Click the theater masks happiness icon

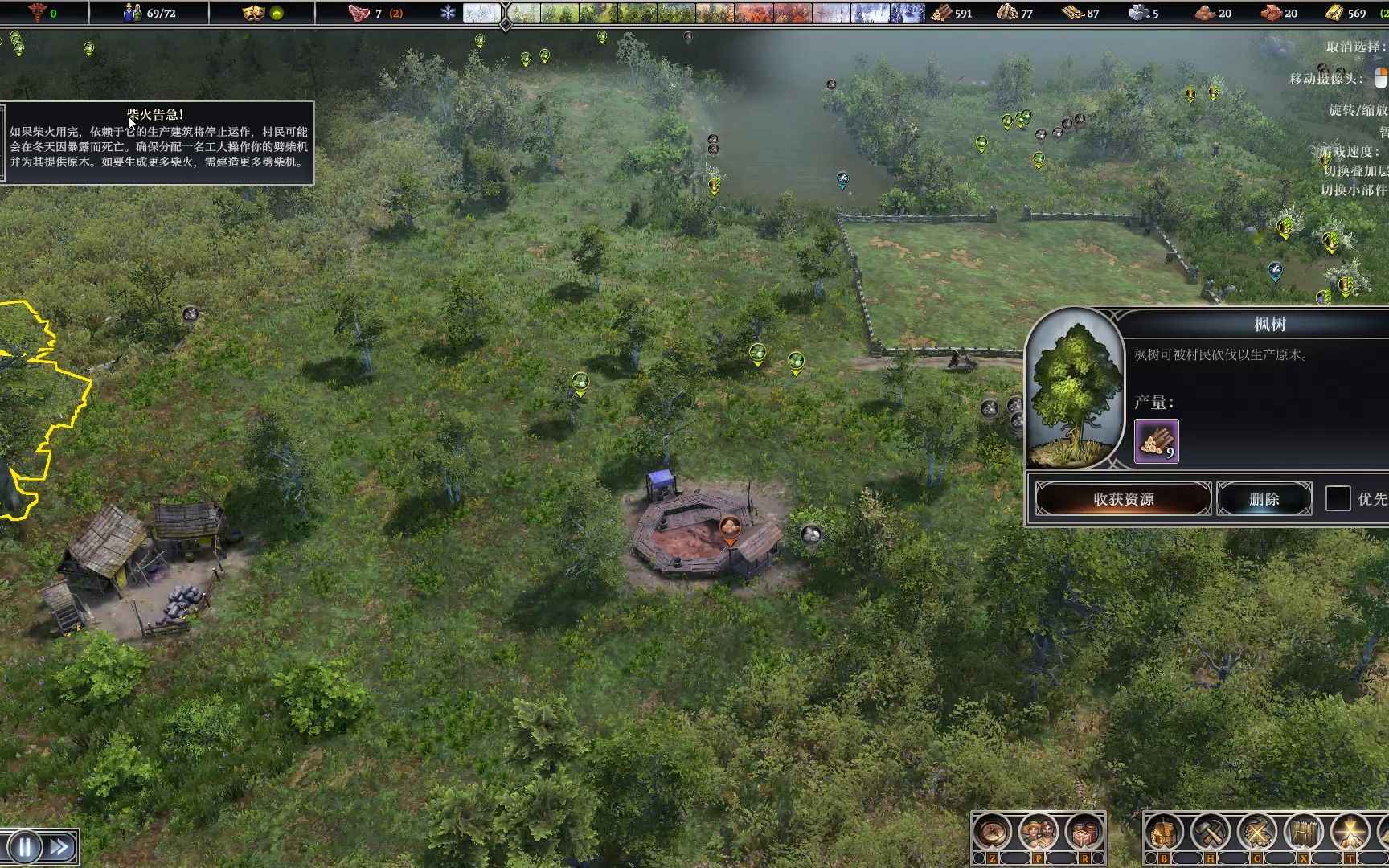254,13
